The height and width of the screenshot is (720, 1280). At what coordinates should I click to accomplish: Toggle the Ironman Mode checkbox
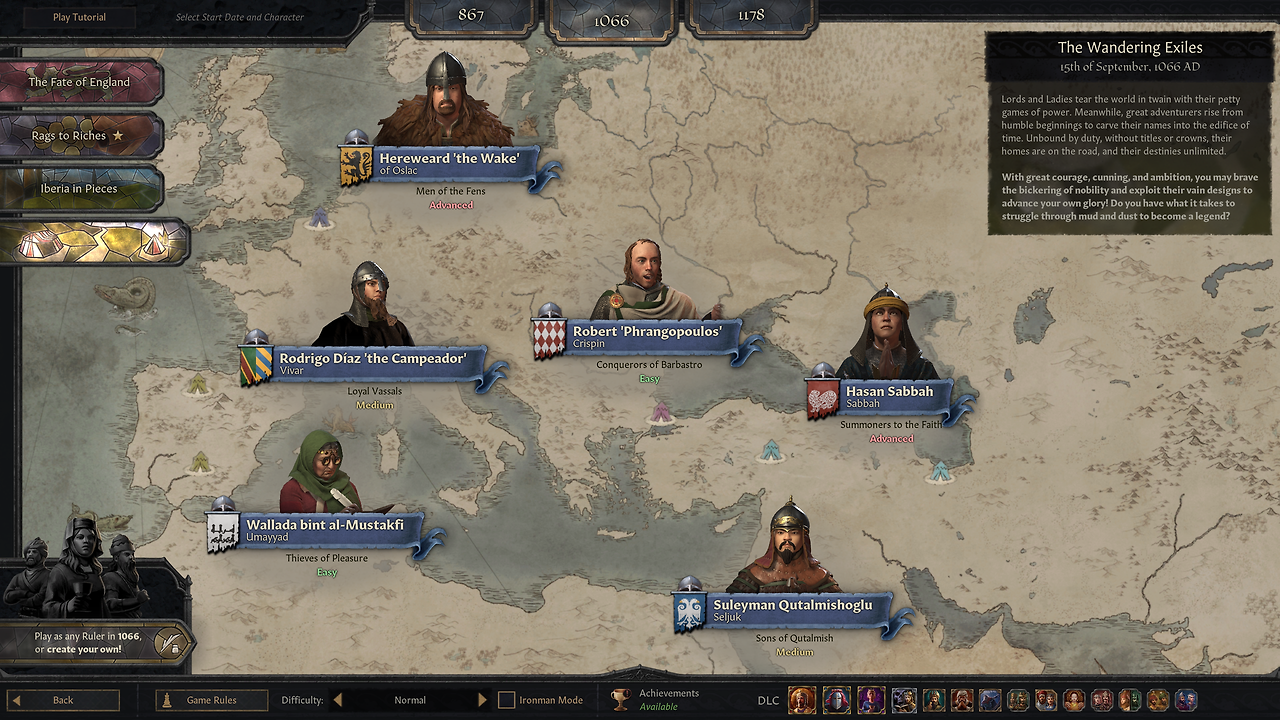click(x=507, y=700)
